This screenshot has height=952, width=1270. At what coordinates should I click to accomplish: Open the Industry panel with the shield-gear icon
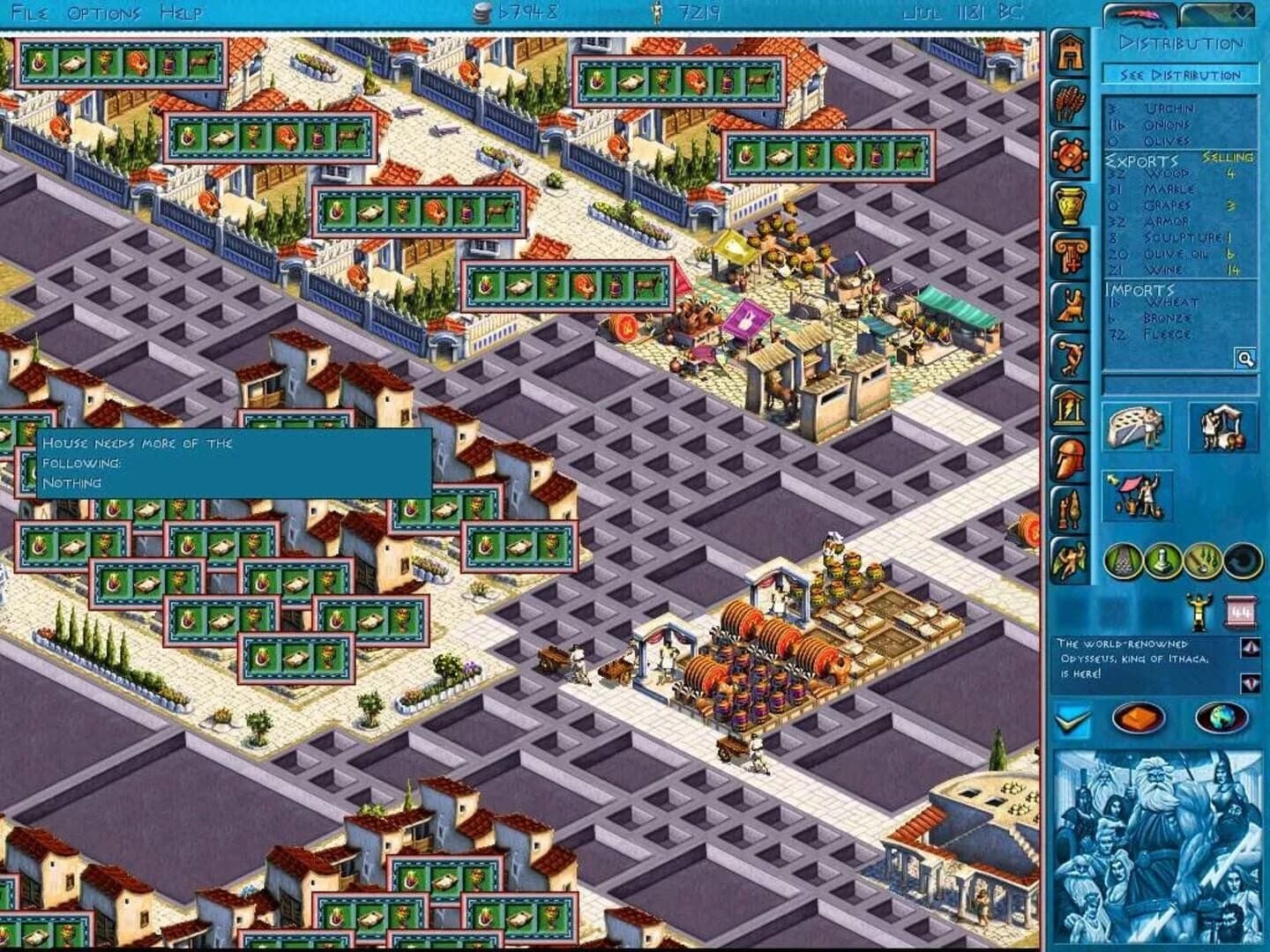(x=1070, y=156)
